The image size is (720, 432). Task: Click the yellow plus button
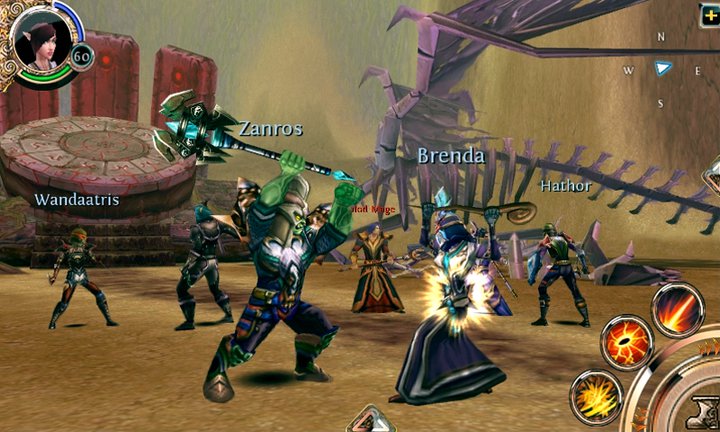(x=709, y=14)
